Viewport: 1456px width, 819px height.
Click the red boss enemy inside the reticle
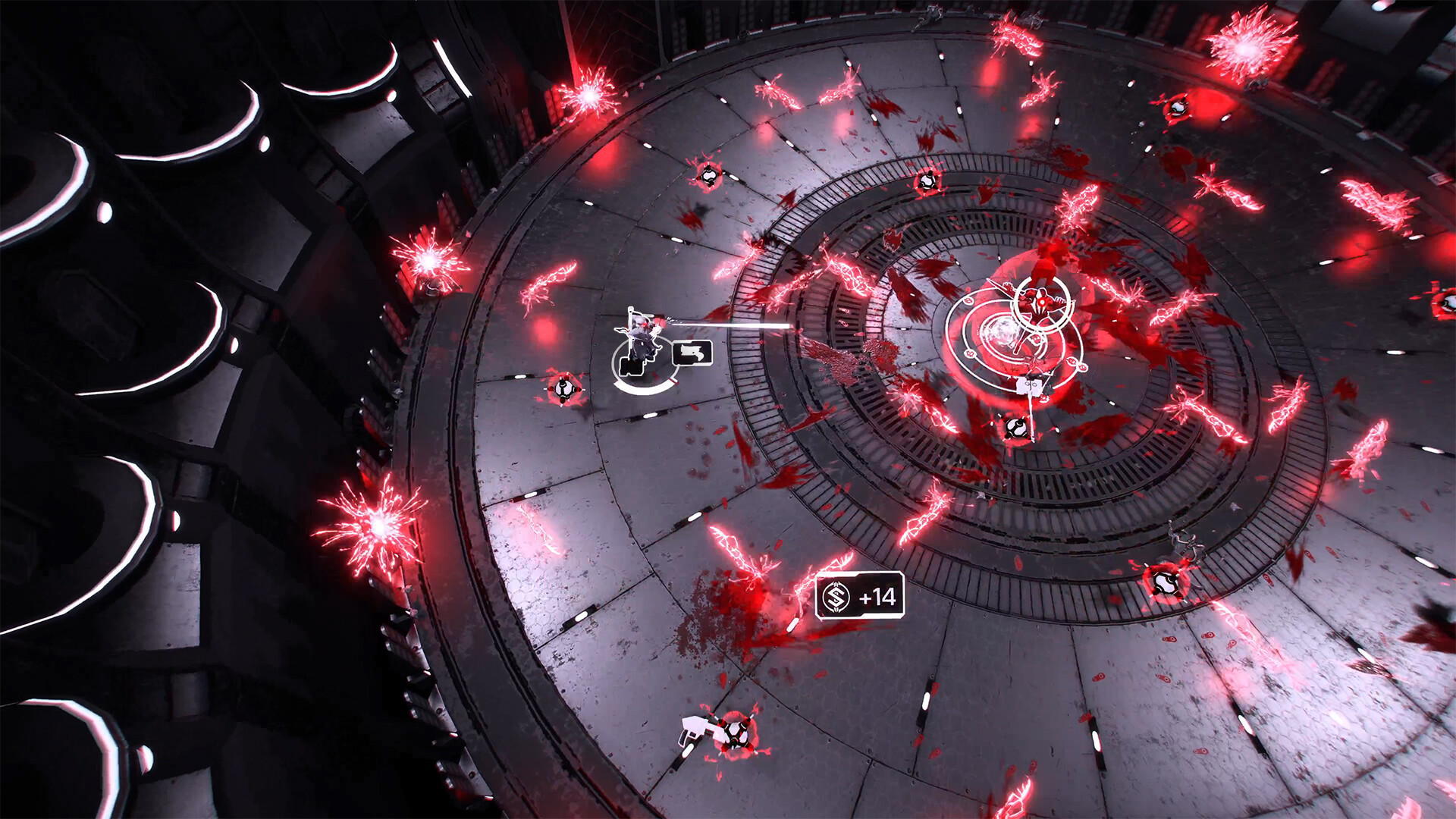pyautogui.click(x=1040, y=300)
